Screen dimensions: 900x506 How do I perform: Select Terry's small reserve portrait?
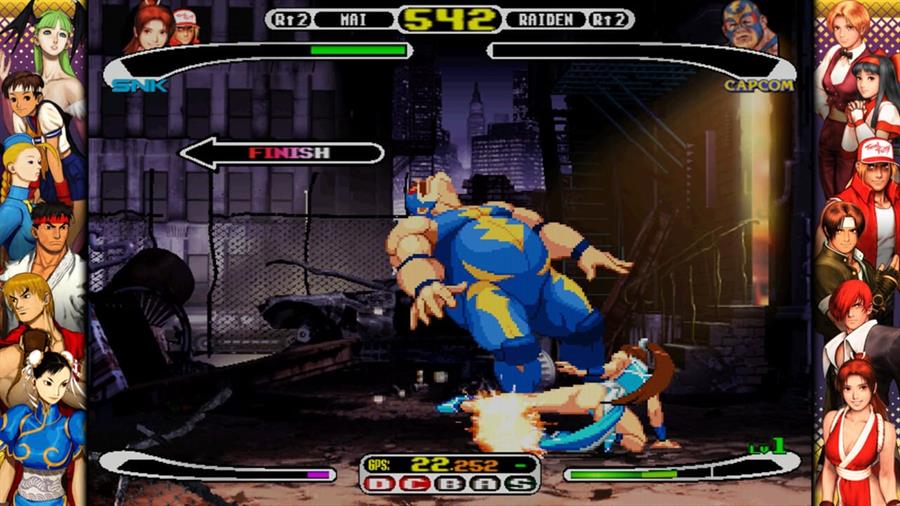click(x=185, y=26)
